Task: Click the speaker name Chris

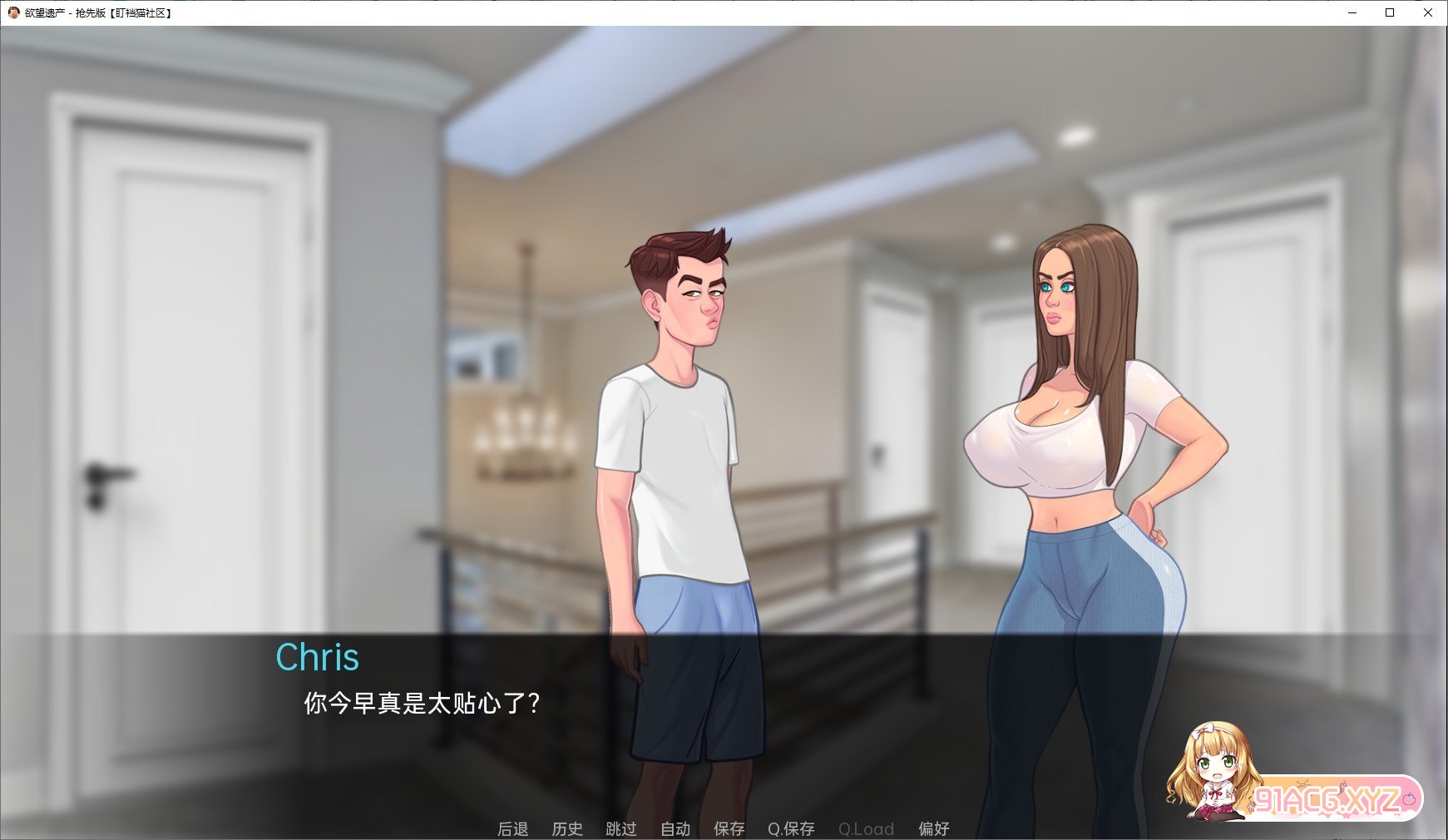Action: [318, 657]
